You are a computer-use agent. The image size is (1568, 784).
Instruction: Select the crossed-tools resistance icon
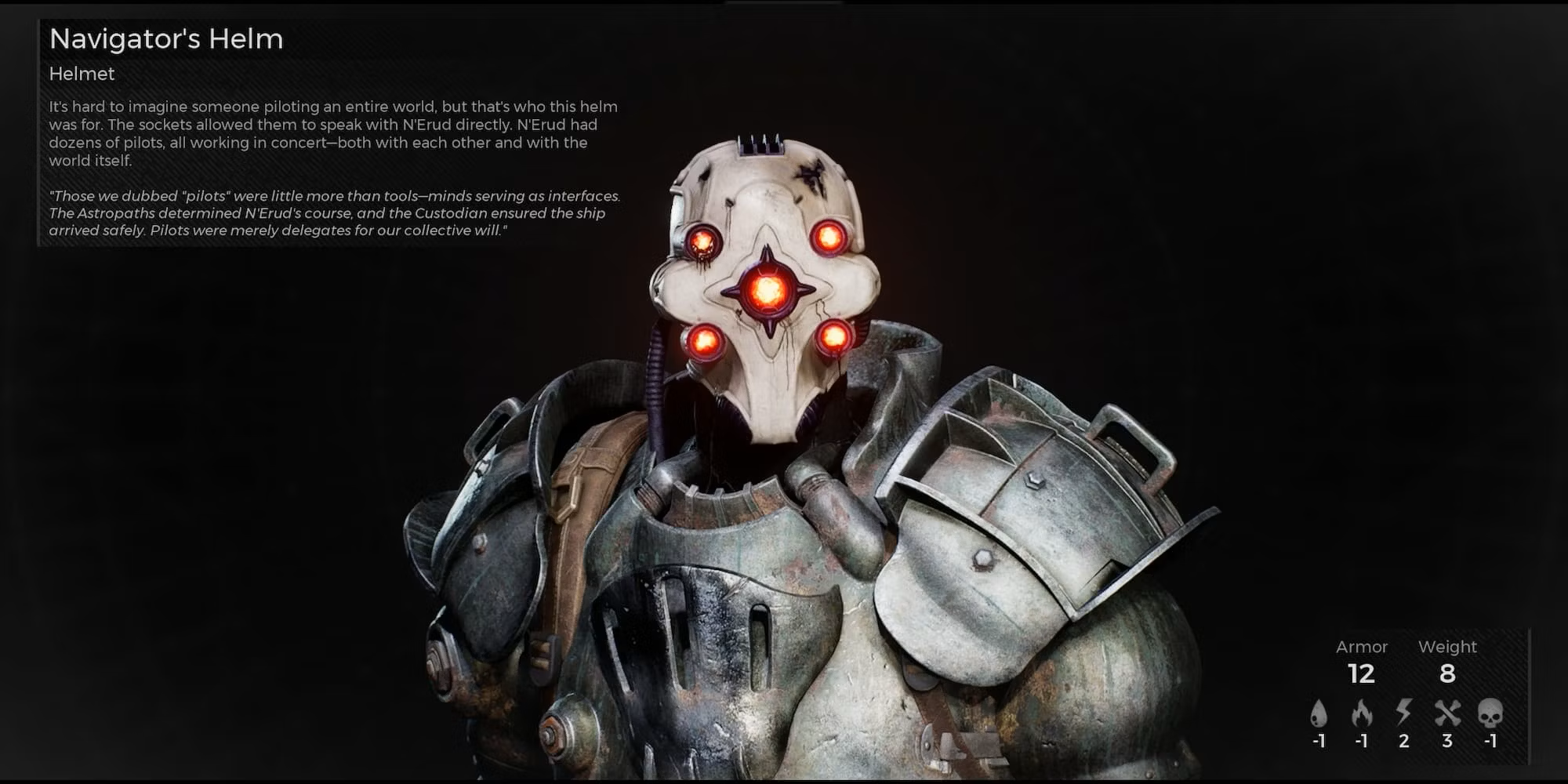(x=1447, y=713)
